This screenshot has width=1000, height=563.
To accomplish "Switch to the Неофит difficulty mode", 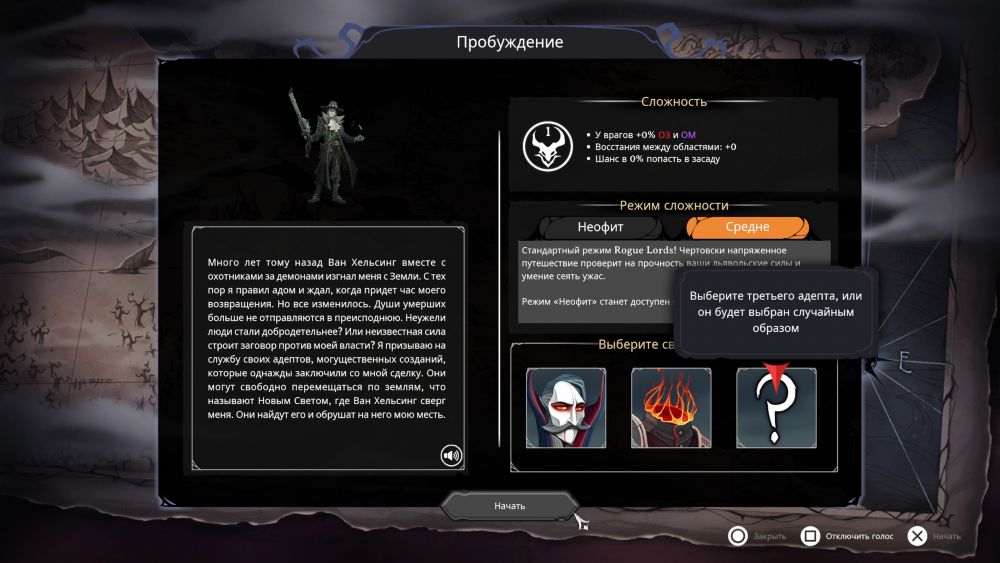I will coord(607,227).
